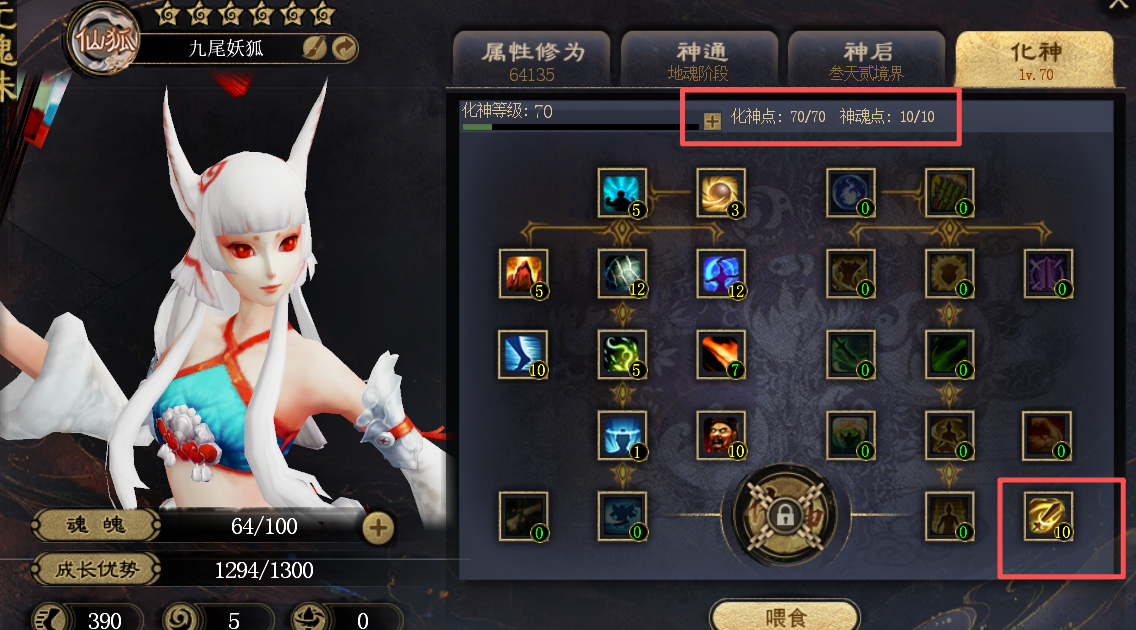Open the 神通 tab
This screenshot has height=630, width=1136.
coord(699,58)
